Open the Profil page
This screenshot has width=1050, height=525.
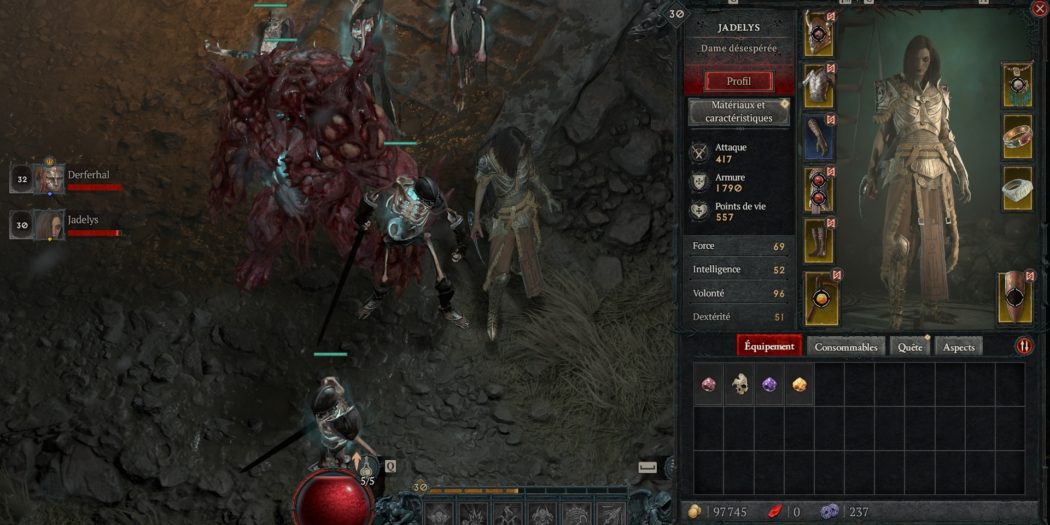[x=739, y=81]
